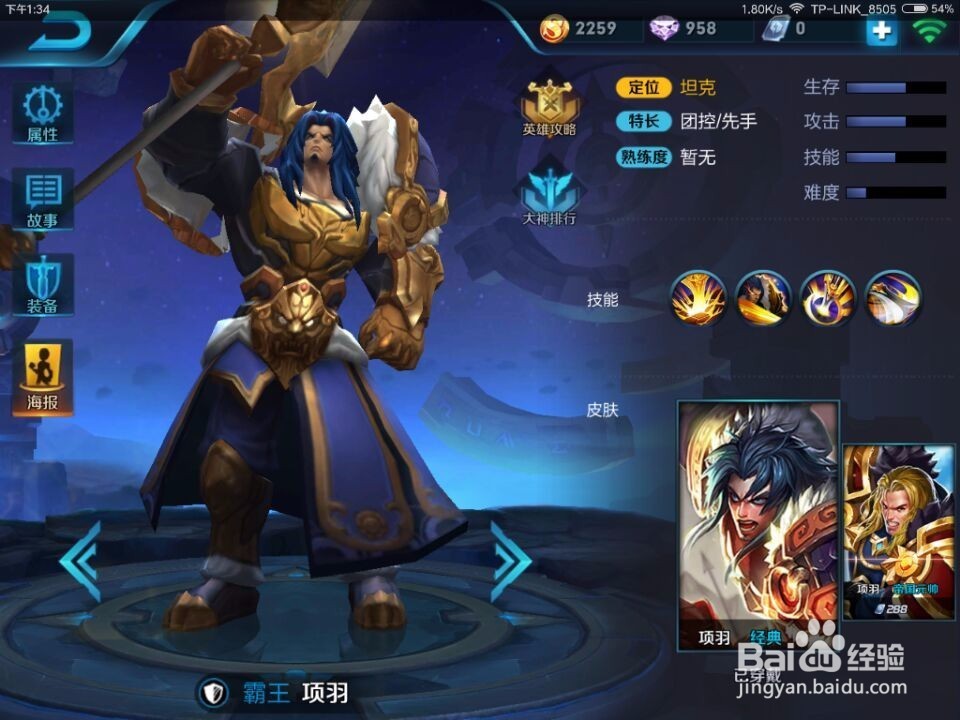Select the fourth skill icon

pyautogui.click(x=893, y=297)
